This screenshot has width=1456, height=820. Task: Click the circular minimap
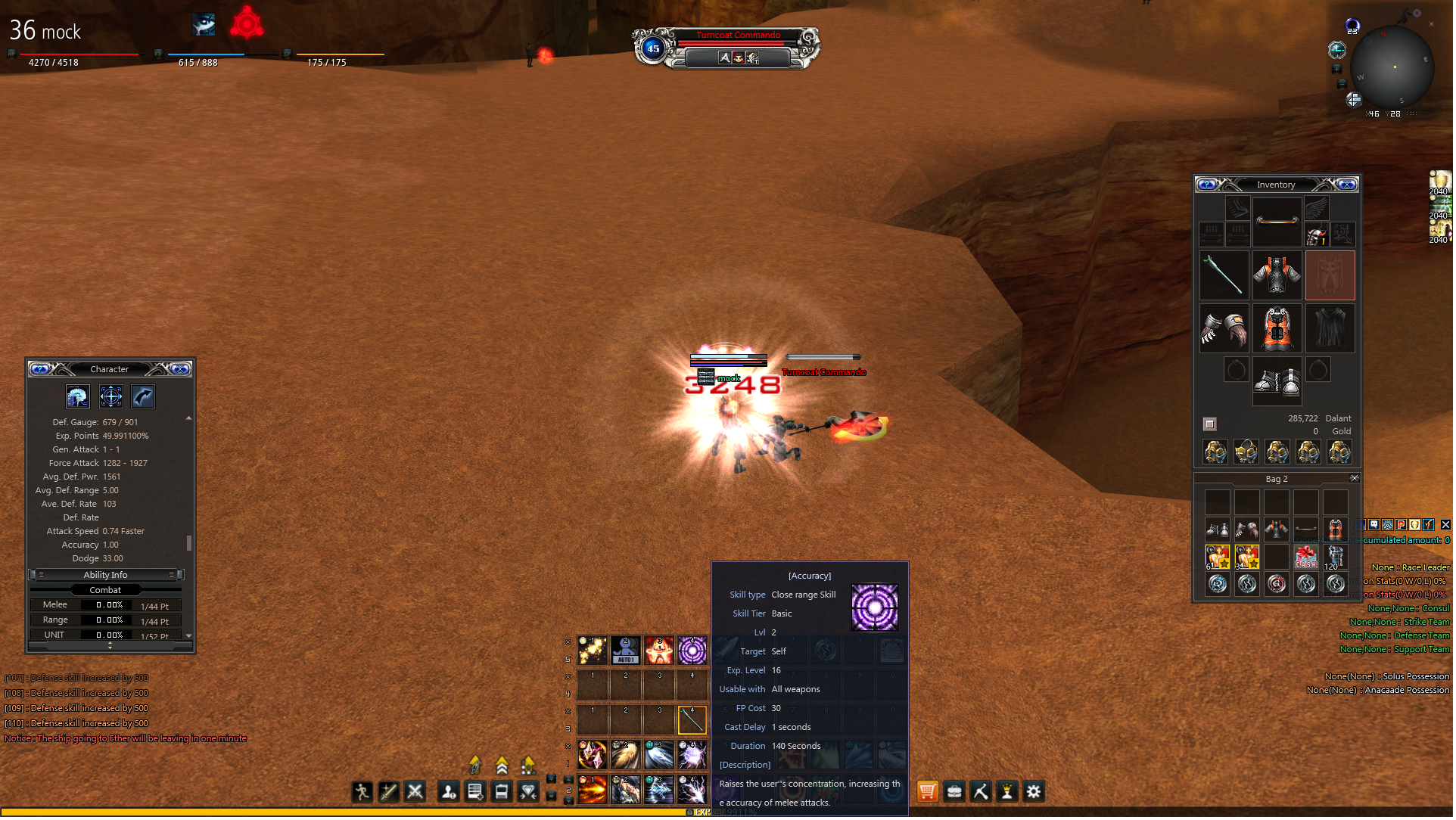point(1394,68)
